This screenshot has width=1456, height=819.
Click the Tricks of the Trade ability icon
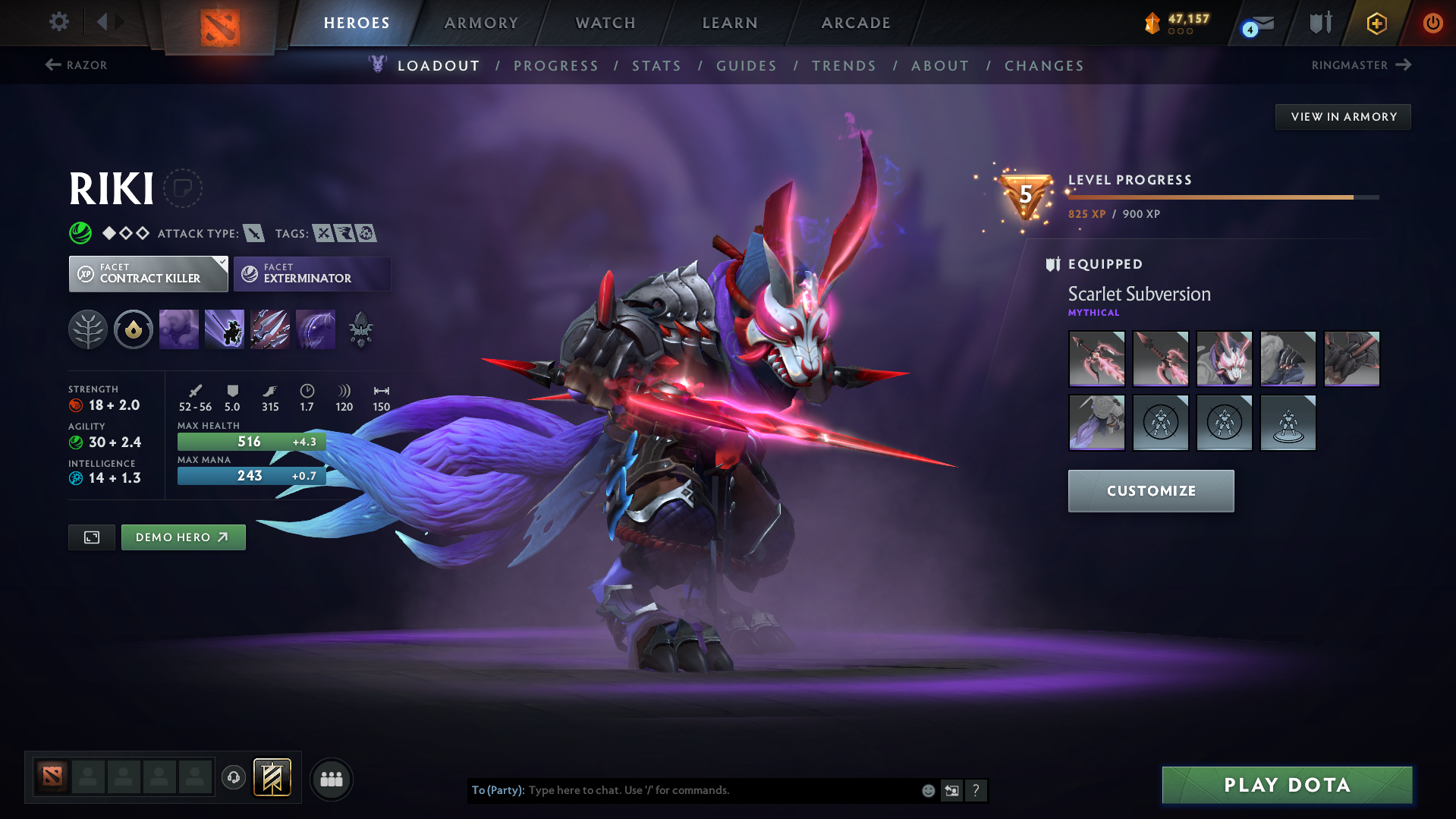(x=270, y=329)
